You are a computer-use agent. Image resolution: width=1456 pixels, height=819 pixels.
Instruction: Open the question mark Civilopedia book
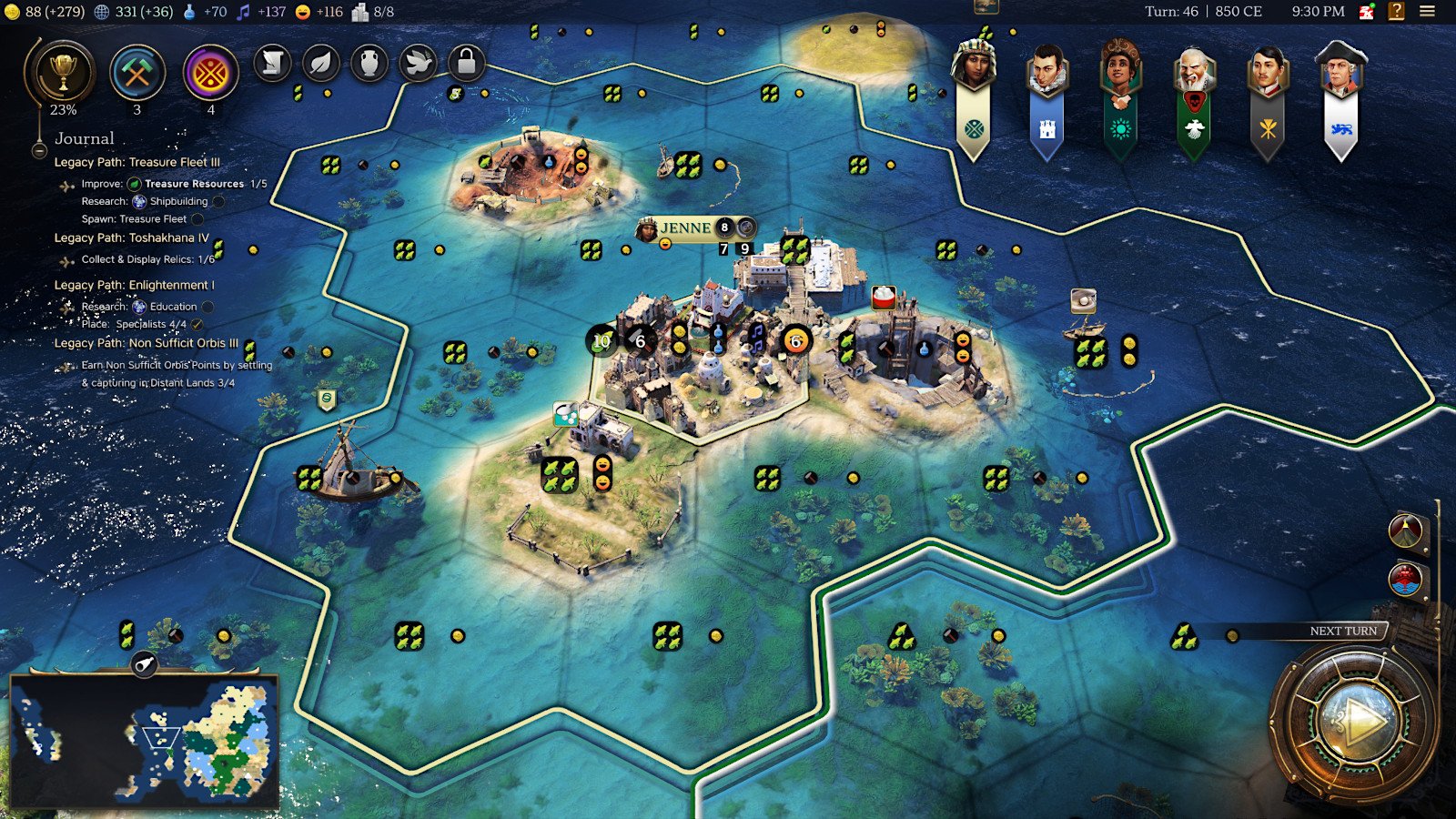click(x=1396, y=12)
